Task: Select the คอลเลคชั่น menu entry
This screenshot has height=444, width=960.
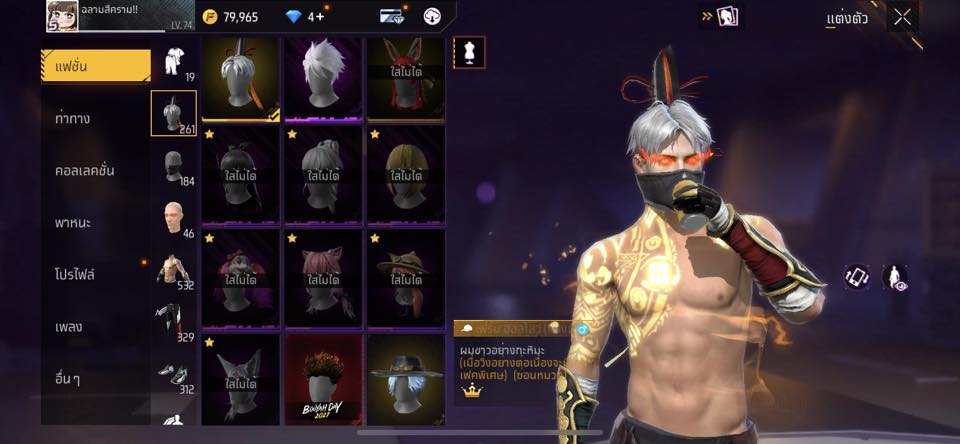Action: (85, 170)
